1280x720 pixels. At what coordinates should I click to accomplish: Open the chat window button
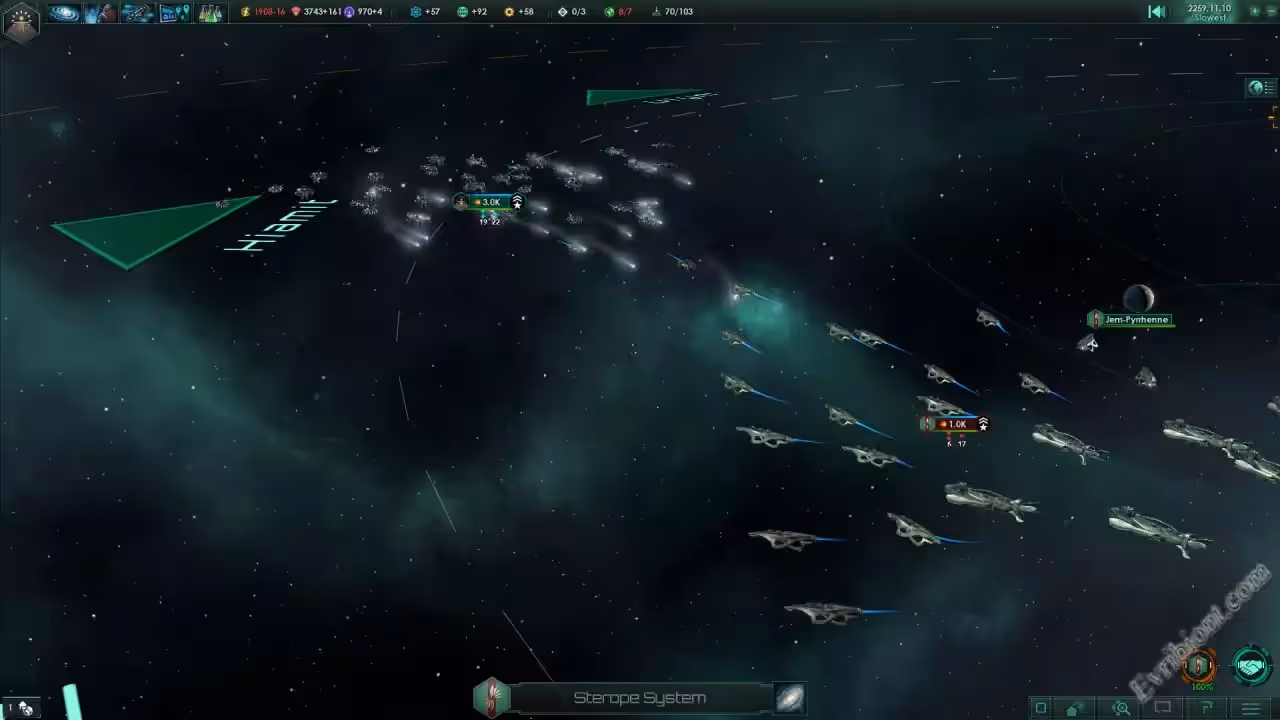click(x=1162, y=708)
